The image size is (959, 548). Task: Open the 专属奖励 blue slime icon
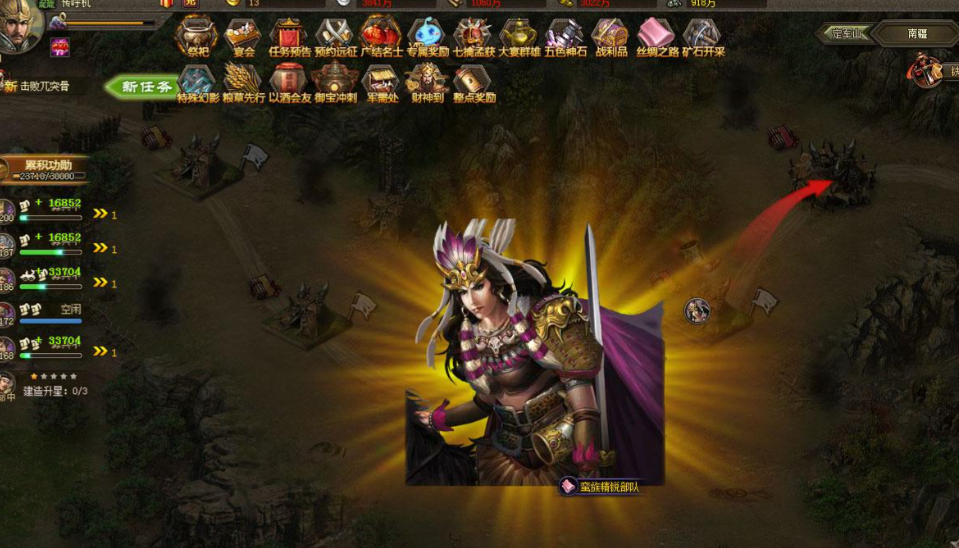tap(426, 35)
